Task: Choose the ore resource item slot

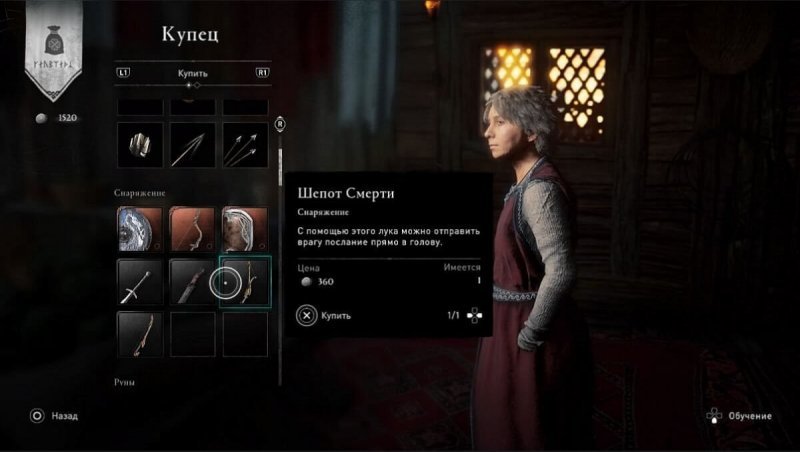Action: 140,145
